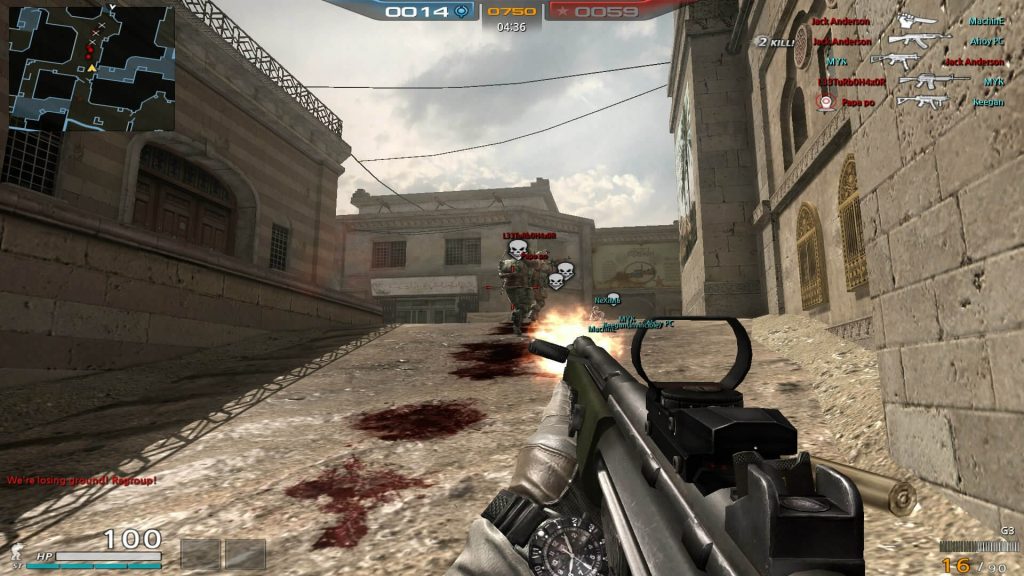
Task: Click the minimap in the corner
Action: point(92,69)
